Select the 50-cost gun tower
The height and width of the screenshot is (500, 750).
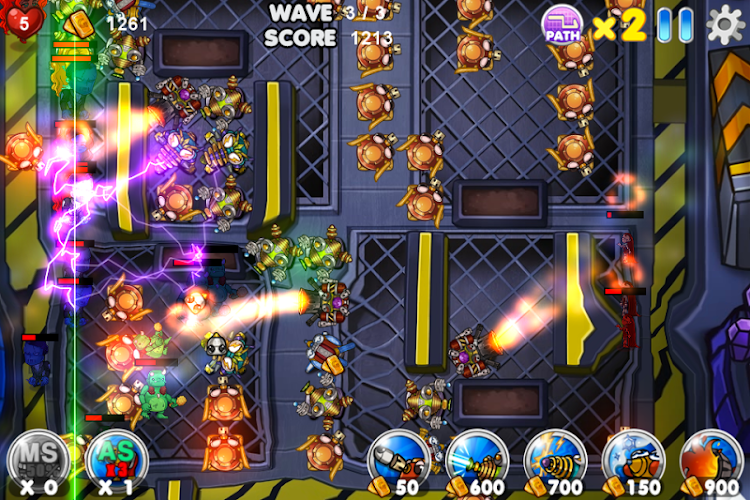click(398, 460)
